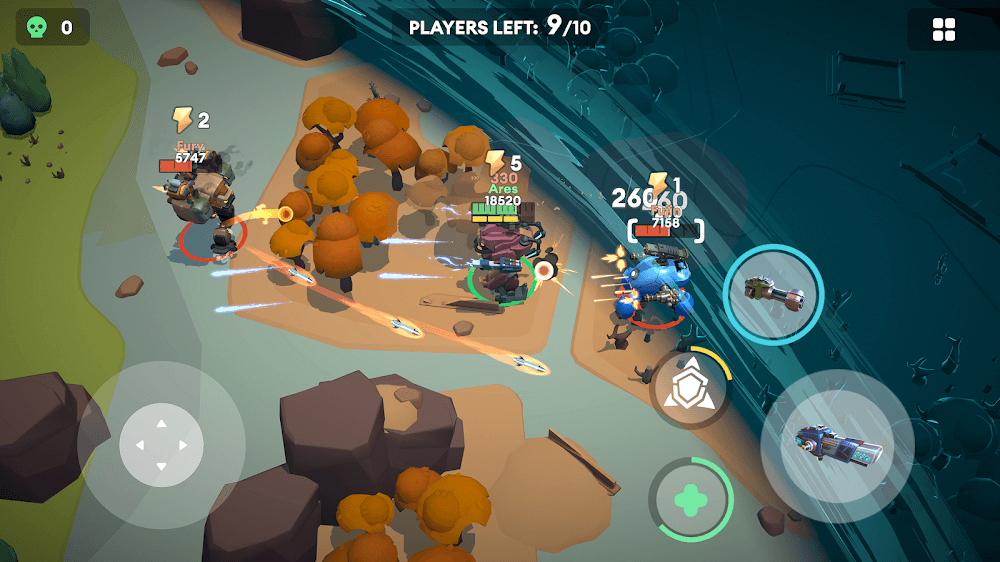Use the green heal ability
Screen dimensions: 1000x562
(x=690, y=499)
